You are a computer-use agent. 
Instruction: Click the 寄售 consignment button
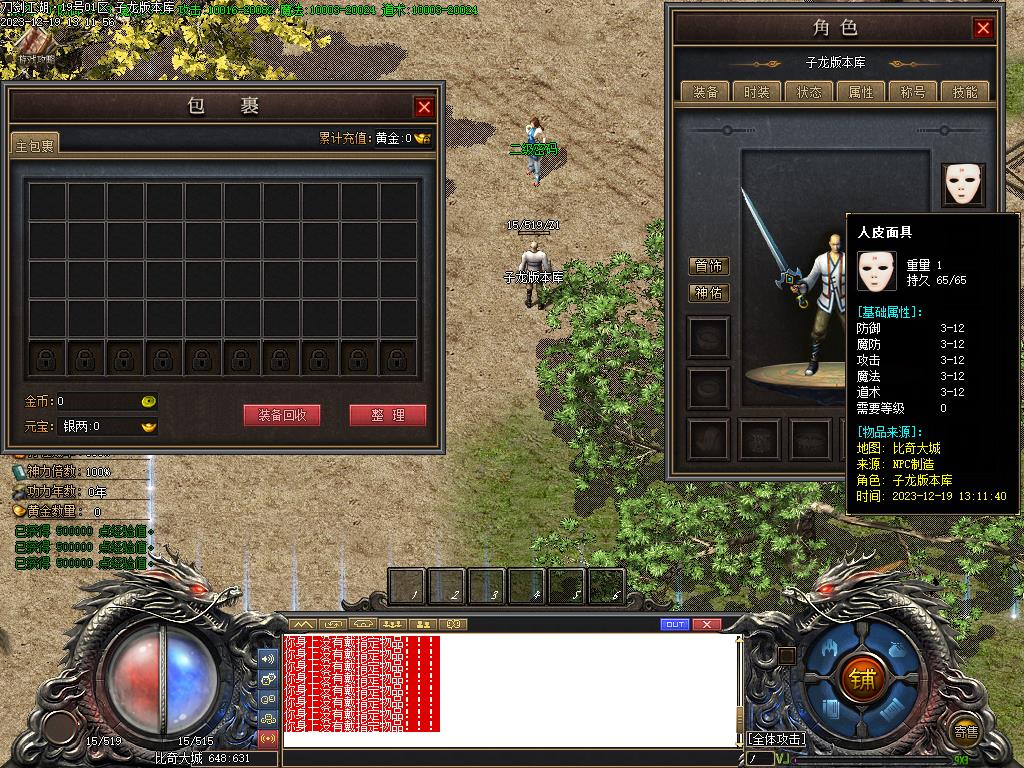tap(965, 731)
